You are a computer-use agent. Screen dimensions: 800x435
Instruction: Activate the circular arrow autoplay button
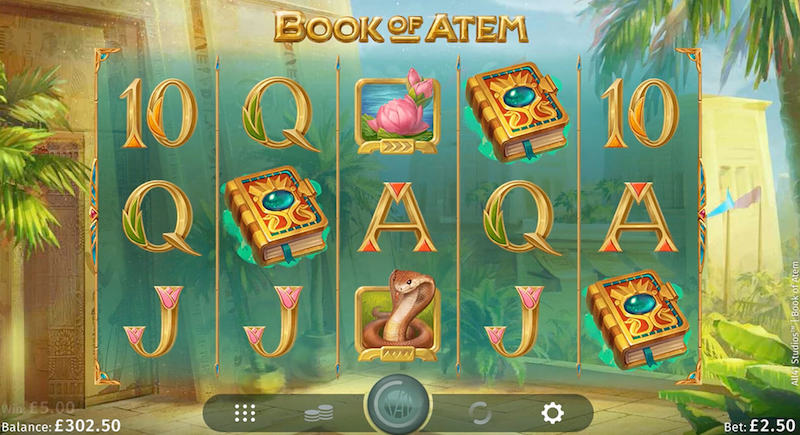coord(479,412)
